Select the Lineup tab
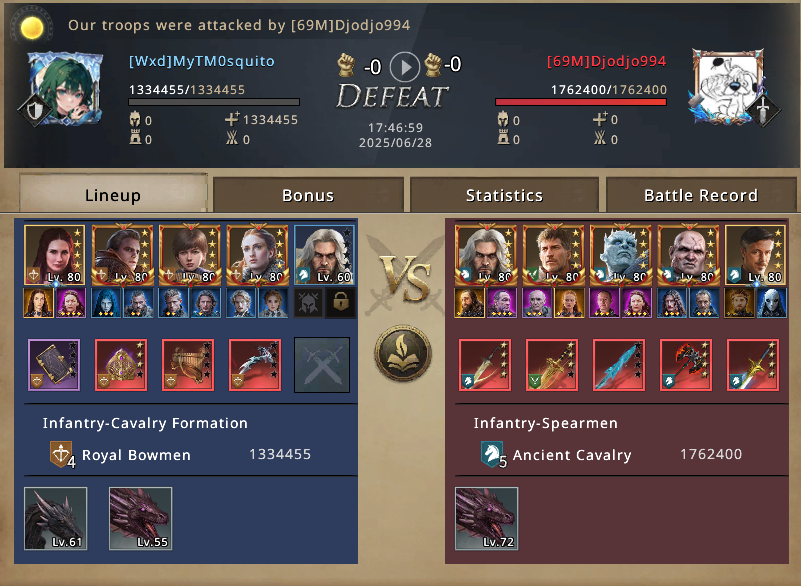Image resolution: width=801 pixels, height=586 pixels. [x=113, y=195]
